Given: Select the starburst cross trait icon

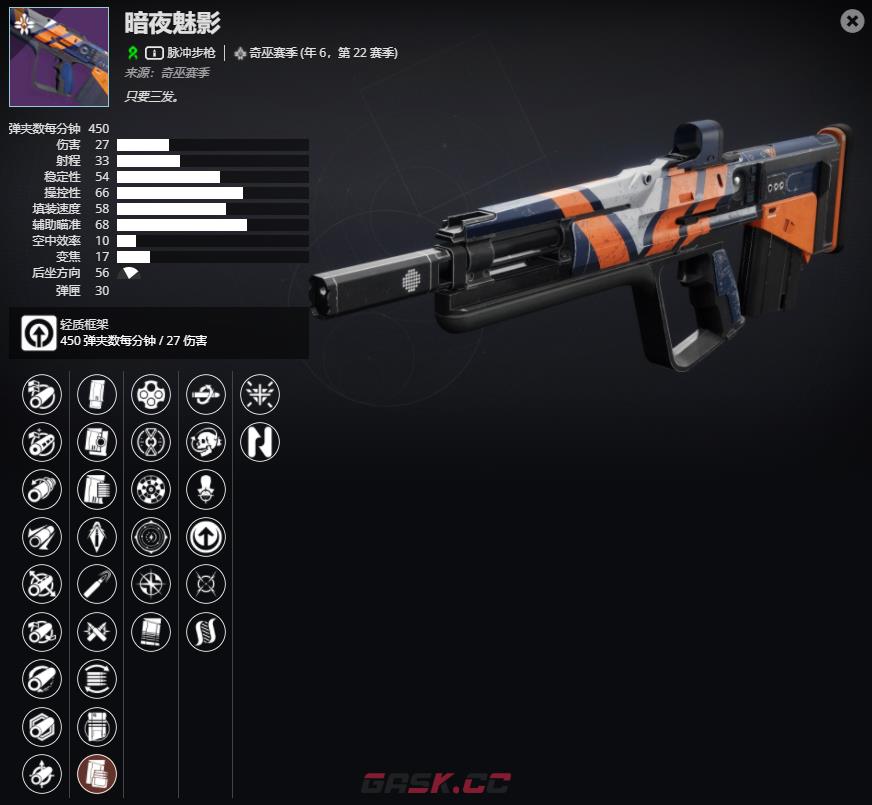Looking at the screenshot, I should point(260,395).
